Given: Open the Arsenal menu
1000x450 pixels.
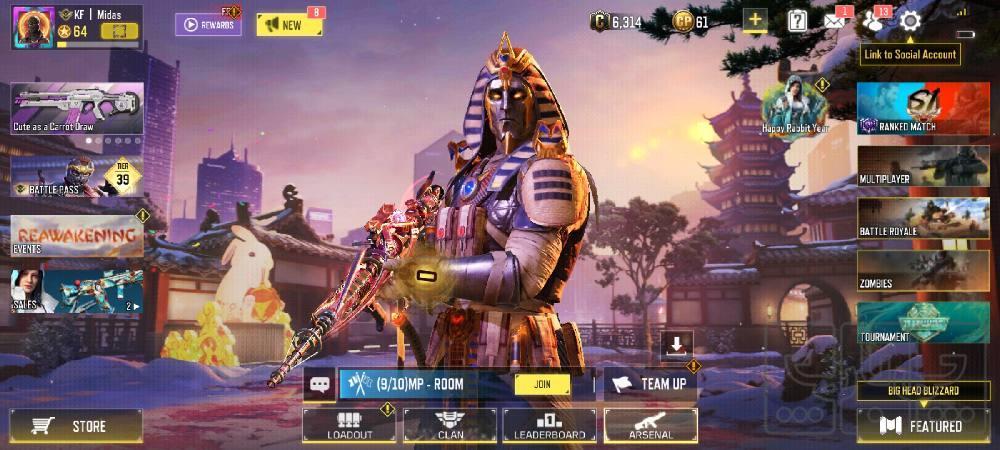Looking at the screenshot, I should point(650,425).
